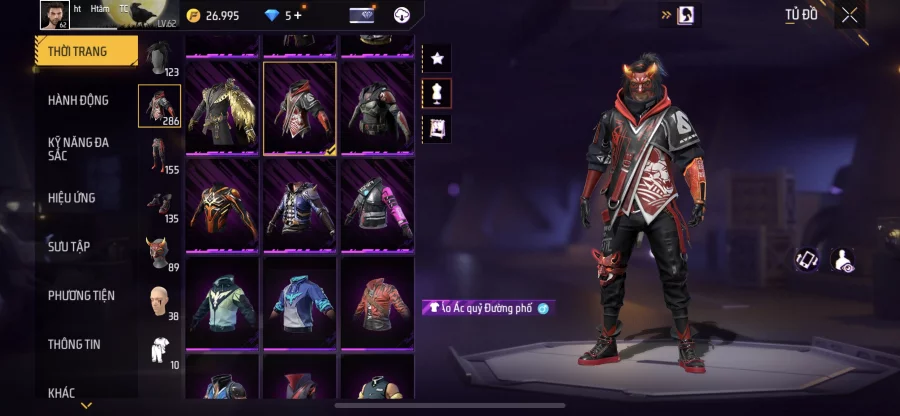Select the Kỹ Năng Đa Sắc tab

click(79, 149)
